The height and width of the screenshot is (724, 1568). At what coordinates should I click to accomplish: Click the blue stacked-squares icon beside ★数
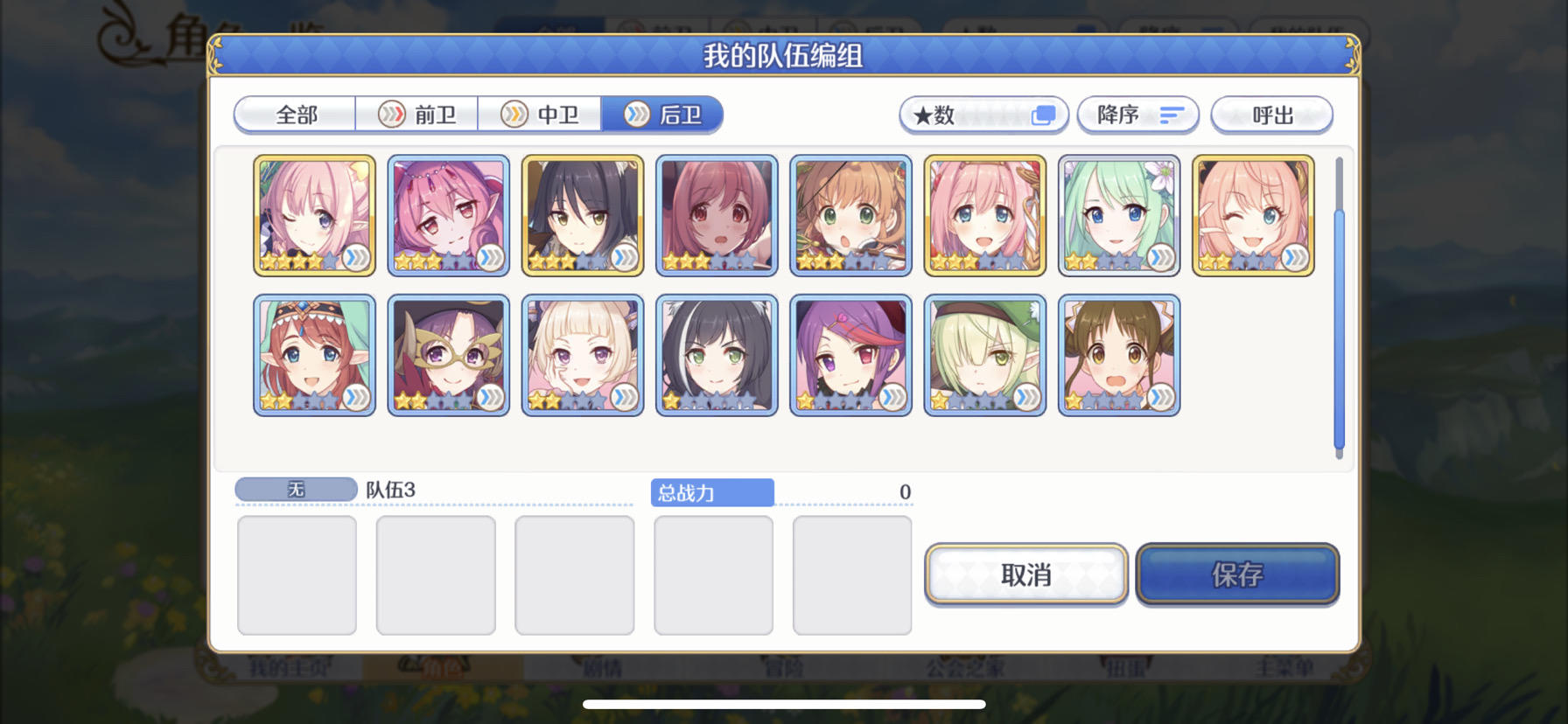coord(1043,115)
